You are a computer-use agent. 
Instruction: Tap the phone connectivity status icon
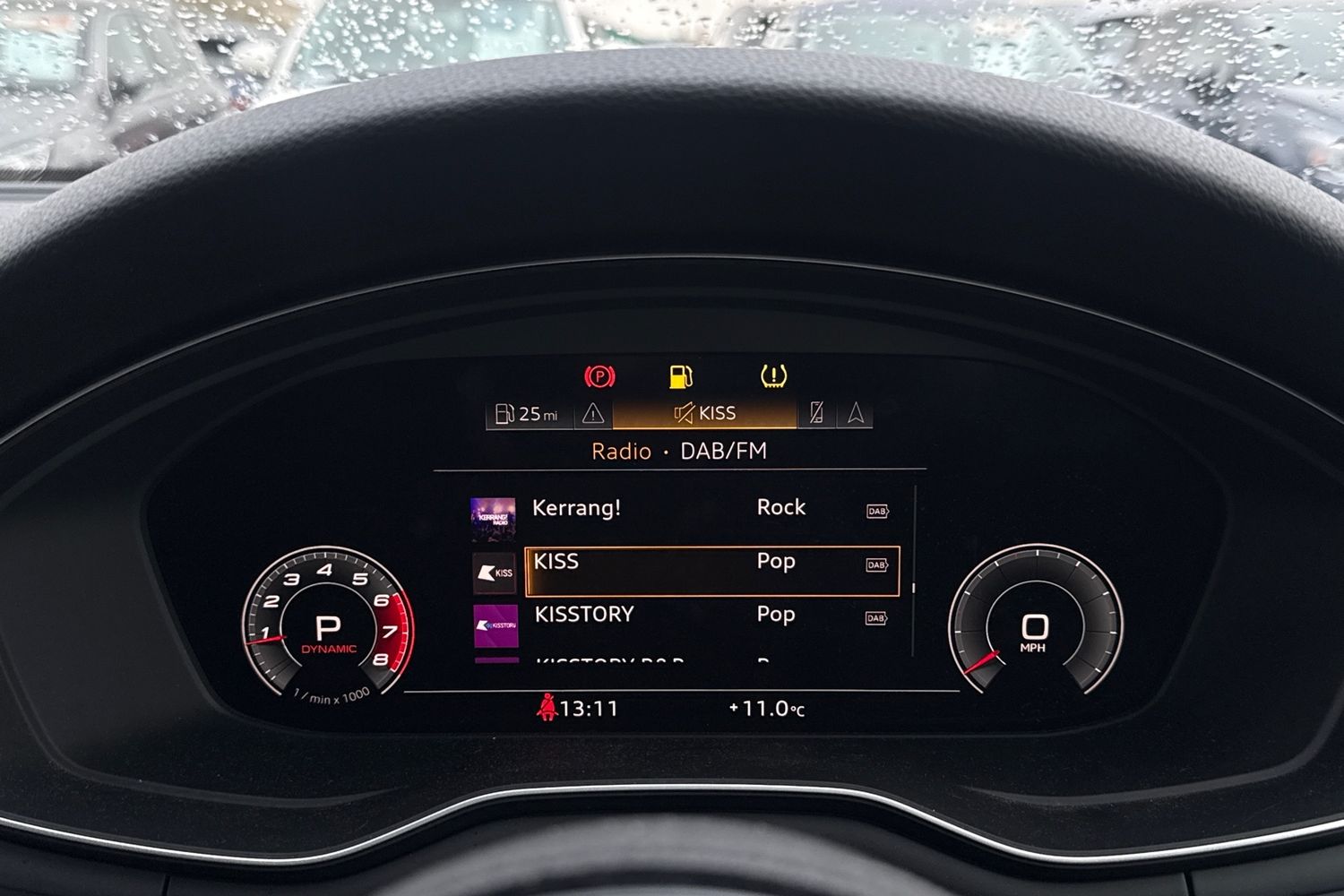pos(816,412)
